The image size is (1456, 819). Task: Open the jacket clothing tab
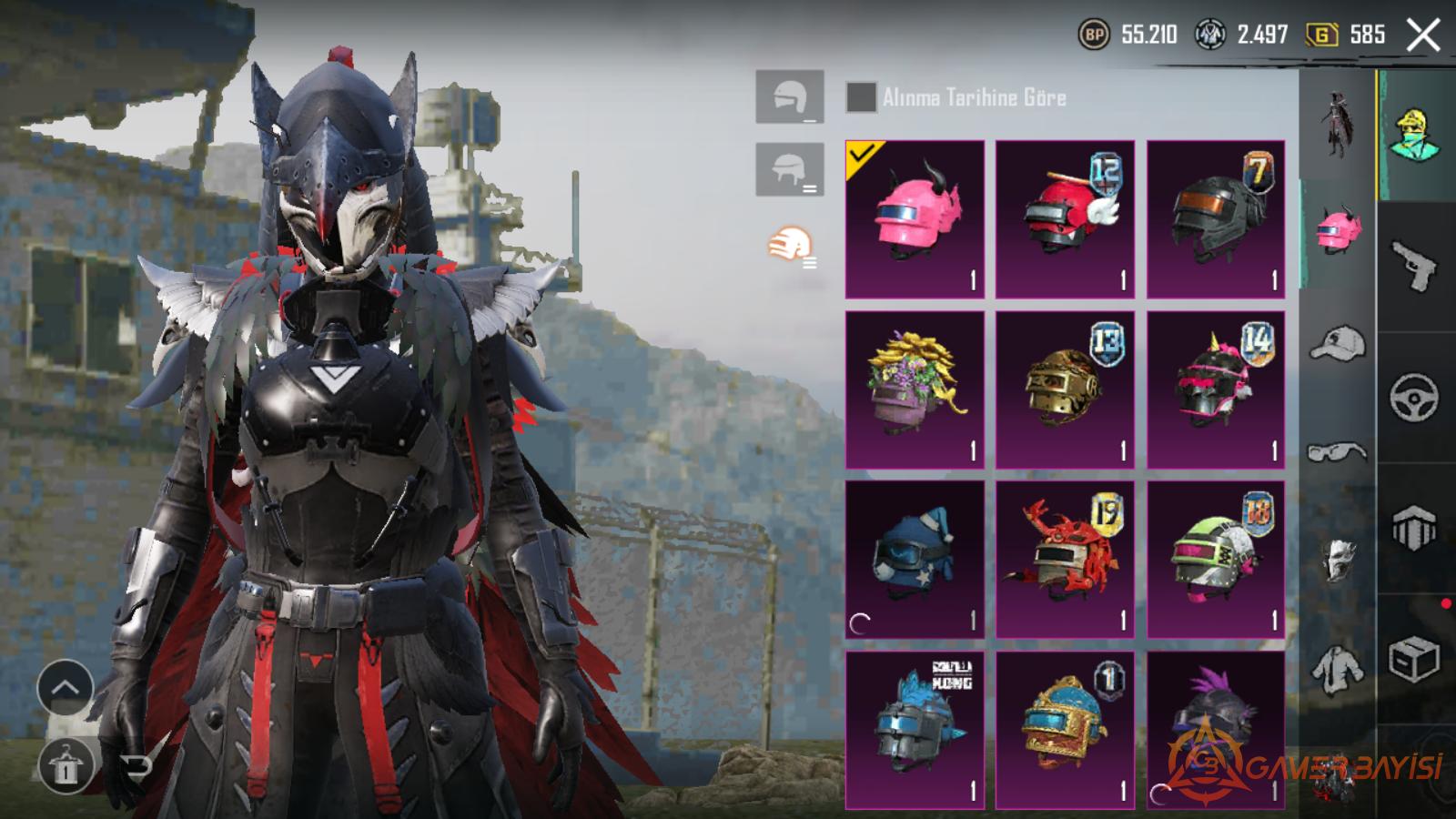1337,668
